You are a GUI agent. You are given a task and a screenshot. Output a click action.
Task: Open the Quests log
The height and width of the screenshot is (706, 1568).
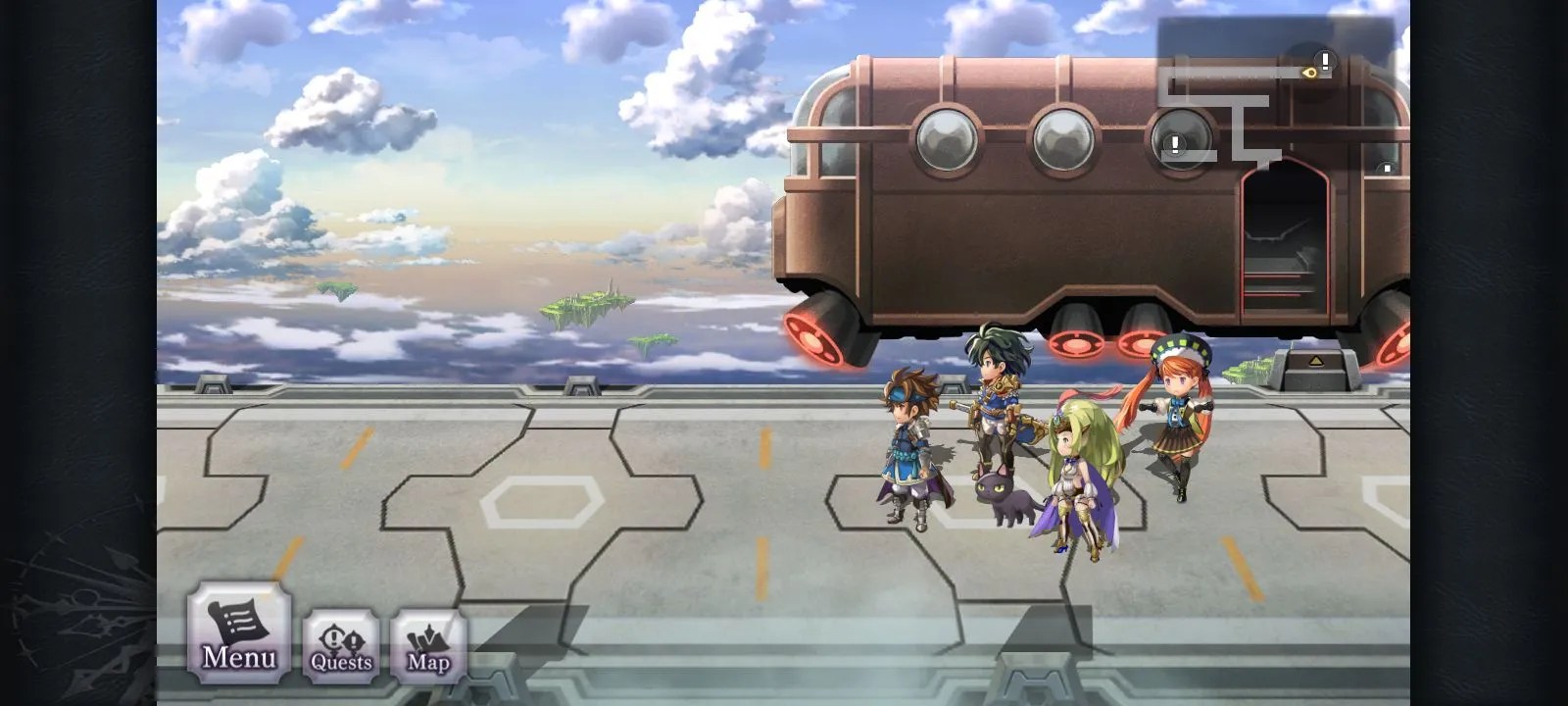(x=341, y=646)
